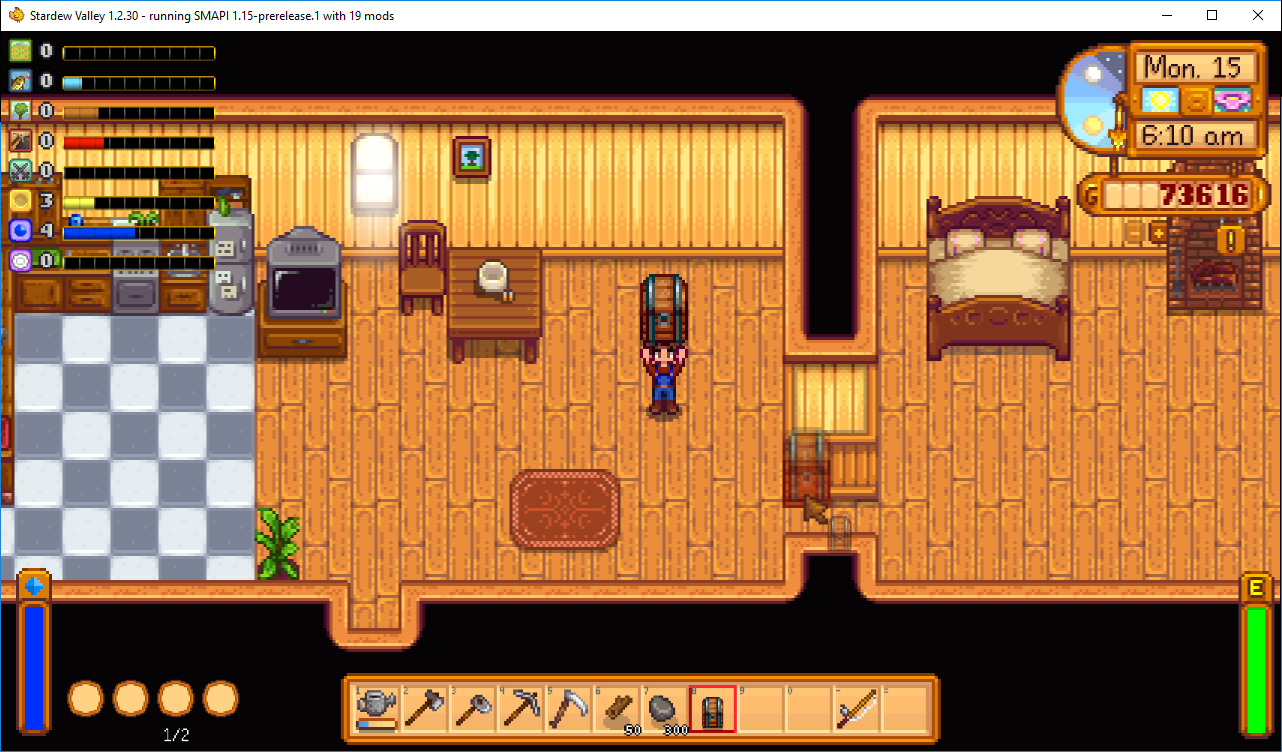Minimize the game window
The image size is (1282, 752).
point(1166,15)
